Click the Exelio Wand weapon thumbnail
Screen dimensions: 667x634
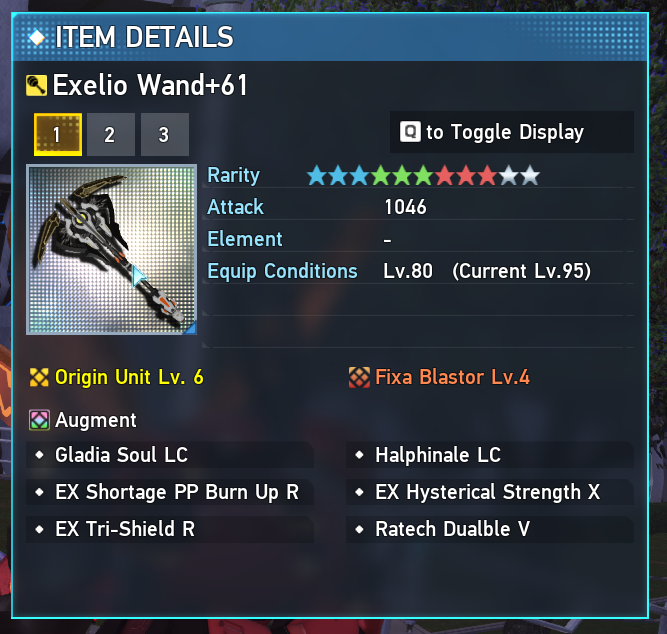click(x=111, y=250)
